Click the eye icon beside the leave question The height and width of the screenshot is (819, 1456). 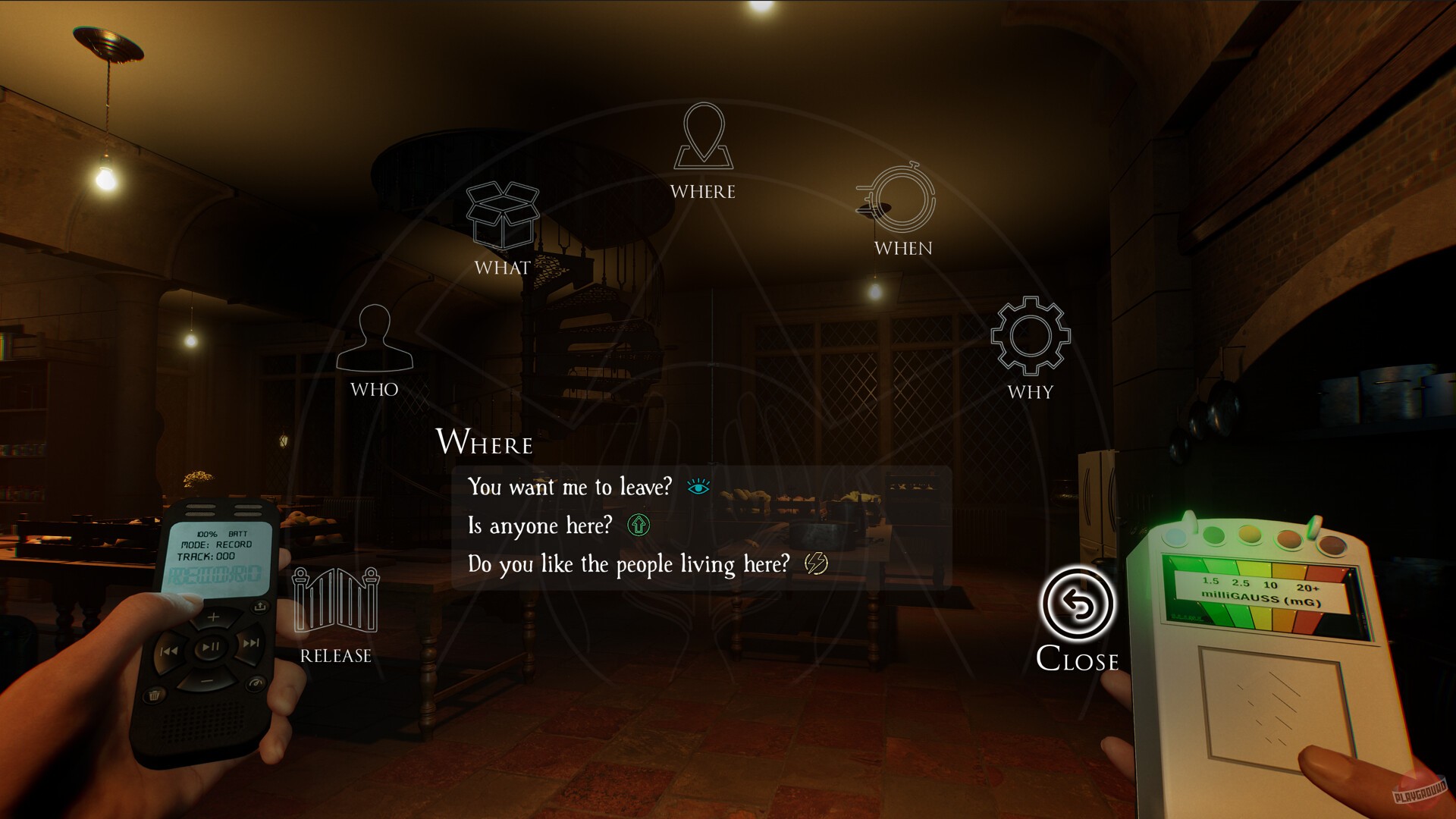tap(698, 486)
